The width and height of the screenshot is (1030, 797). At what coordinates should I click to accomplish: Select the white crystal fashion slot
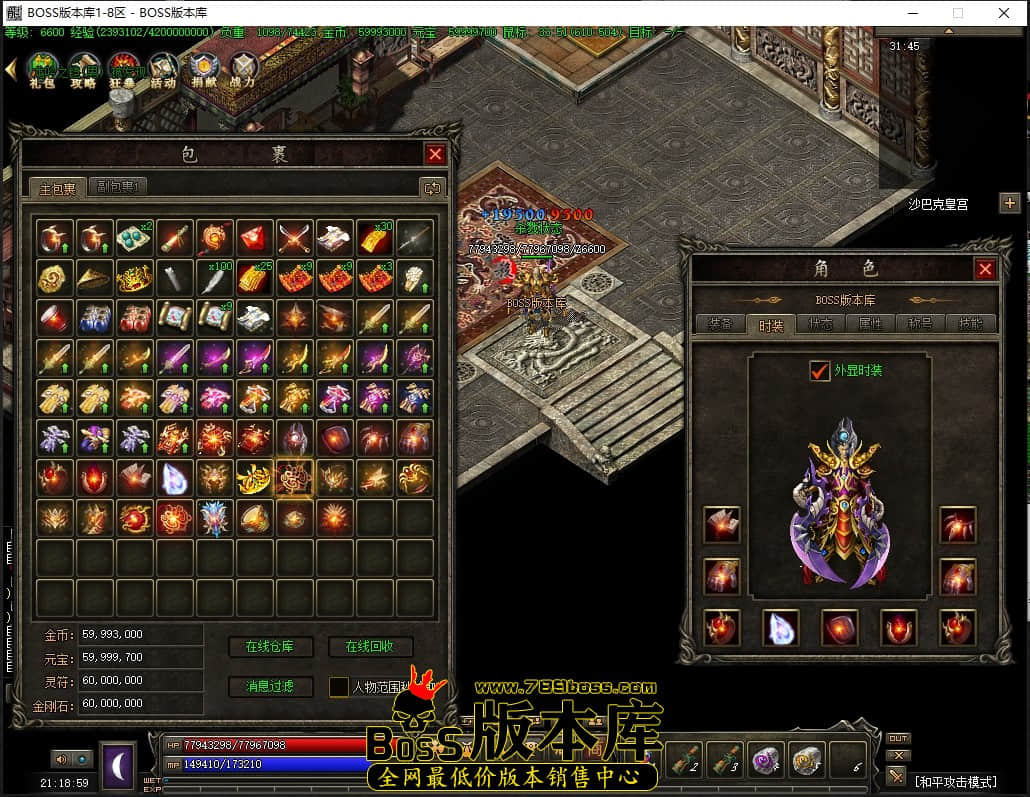point(780,627)
